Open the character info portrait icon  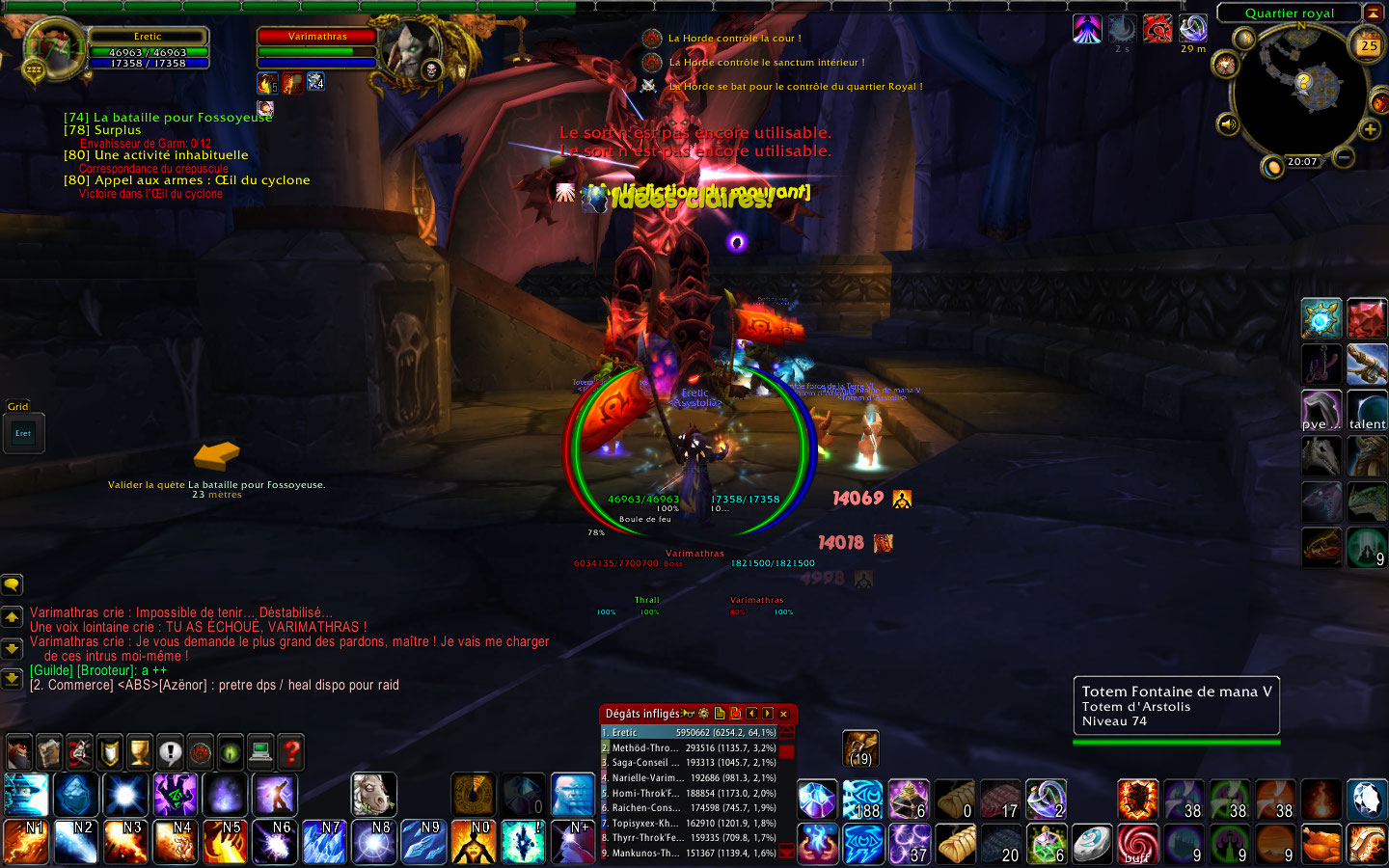point(18,752)
